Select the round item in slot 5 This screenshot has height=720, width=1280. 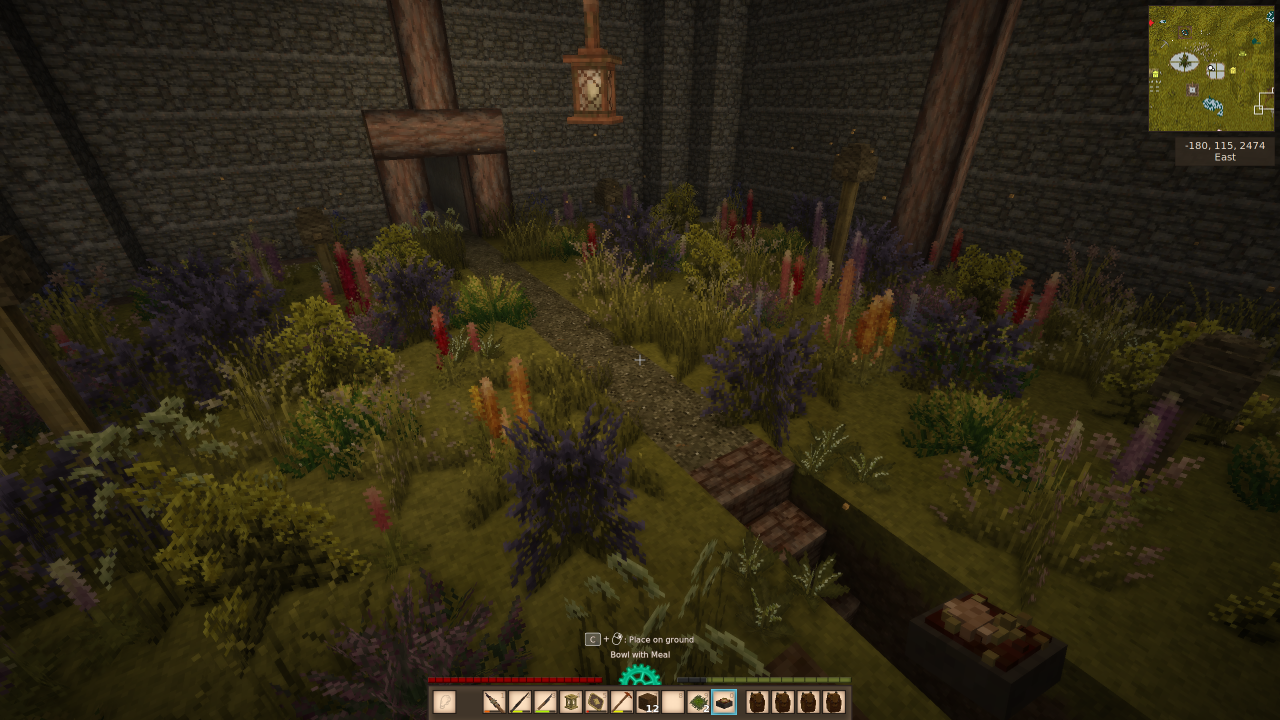pyautogui.click(x=596, y=702)
